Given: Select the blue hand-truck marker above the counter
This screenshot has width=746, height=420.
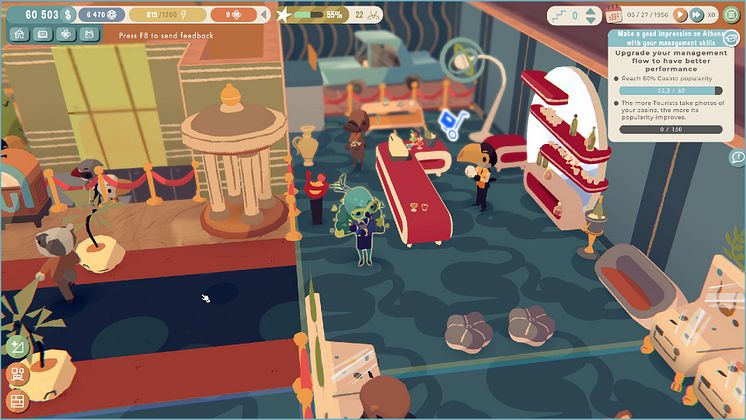Looking at the screenshot, I should 449,120.
